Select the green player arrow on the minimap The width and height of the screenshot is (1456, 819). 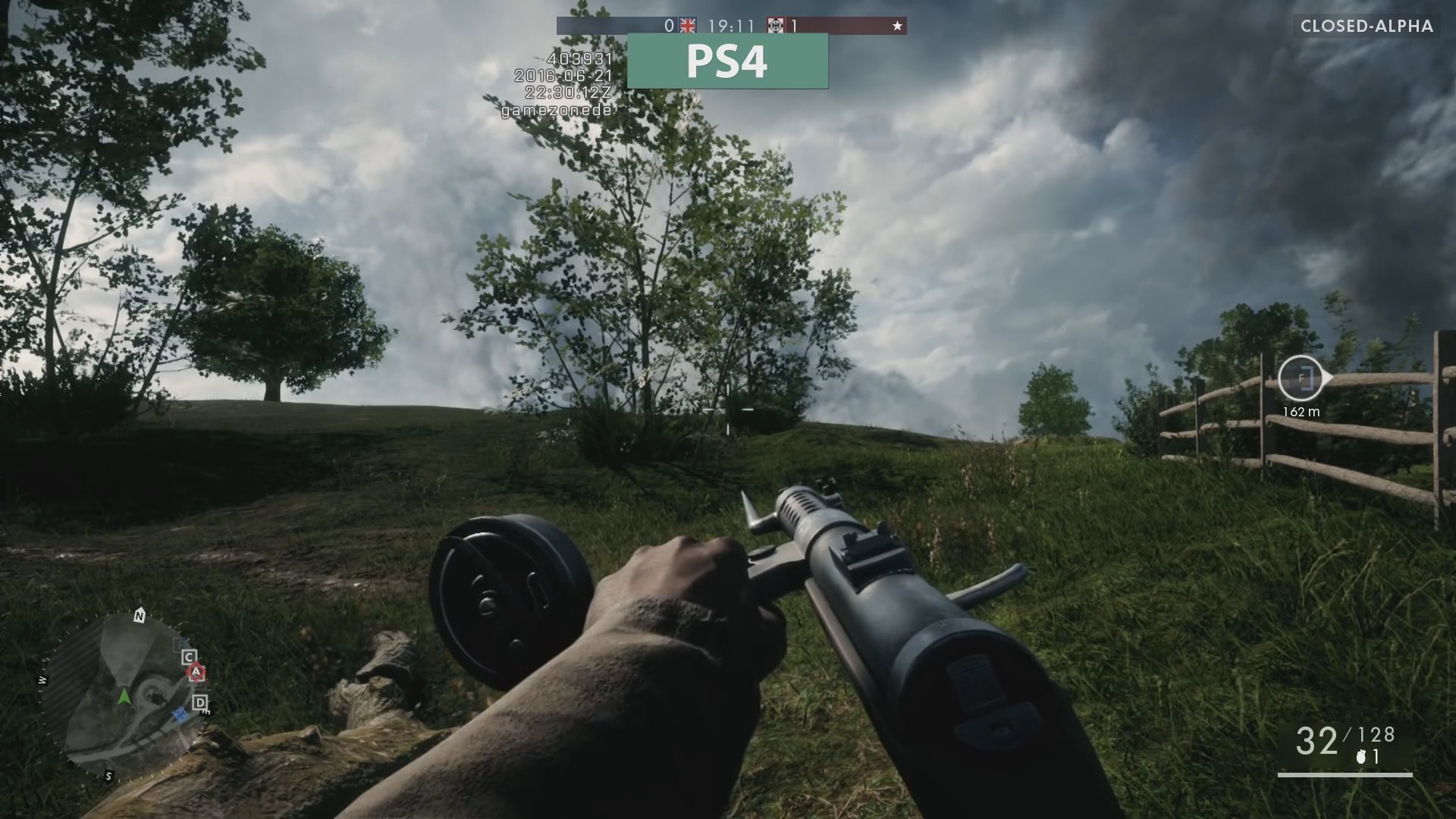point(125,697)
